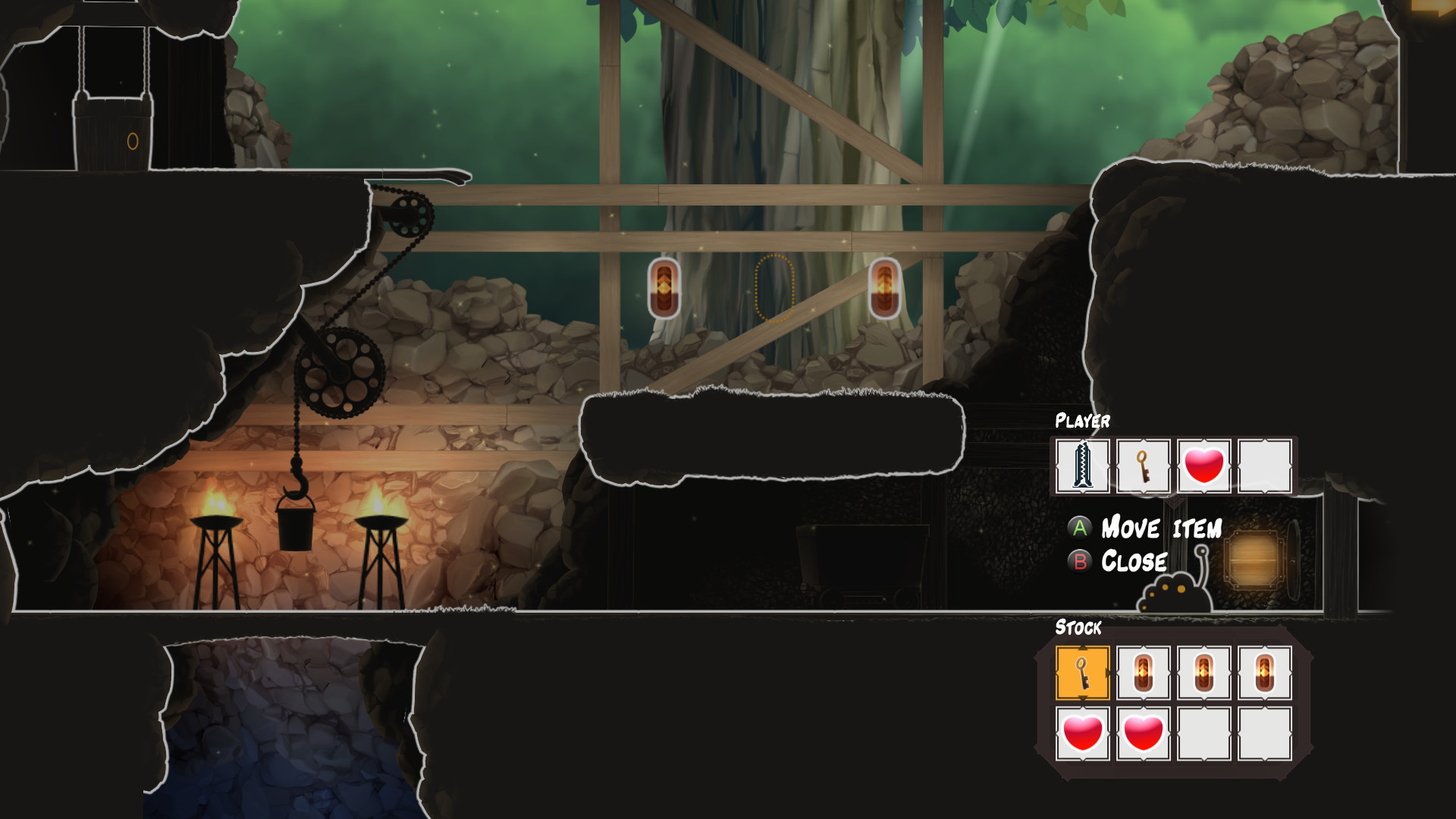Pick the last amber charm in Stock row

(1265, 673)
